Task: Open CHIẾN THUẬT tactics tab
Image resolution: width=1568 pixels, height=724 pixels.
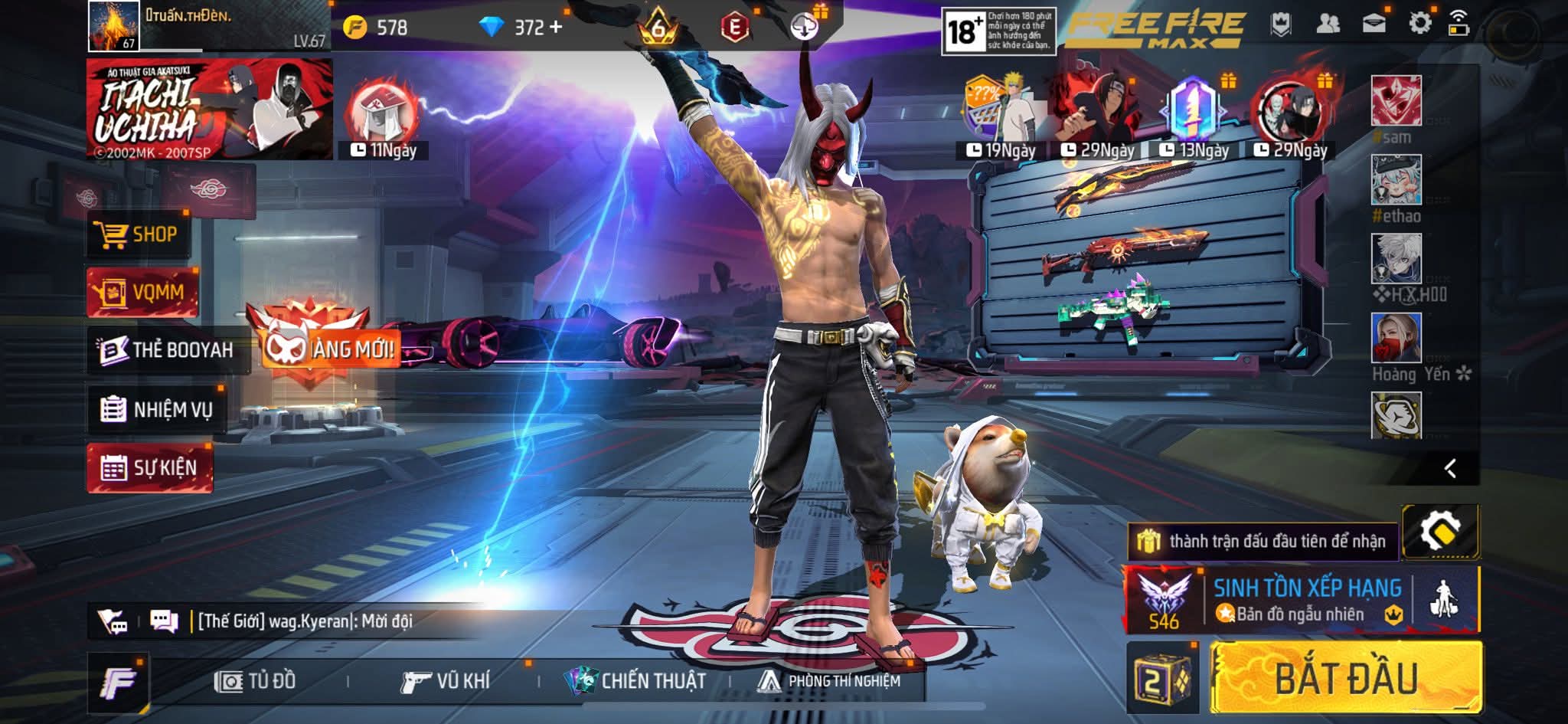Action: [x=635, y=681]
